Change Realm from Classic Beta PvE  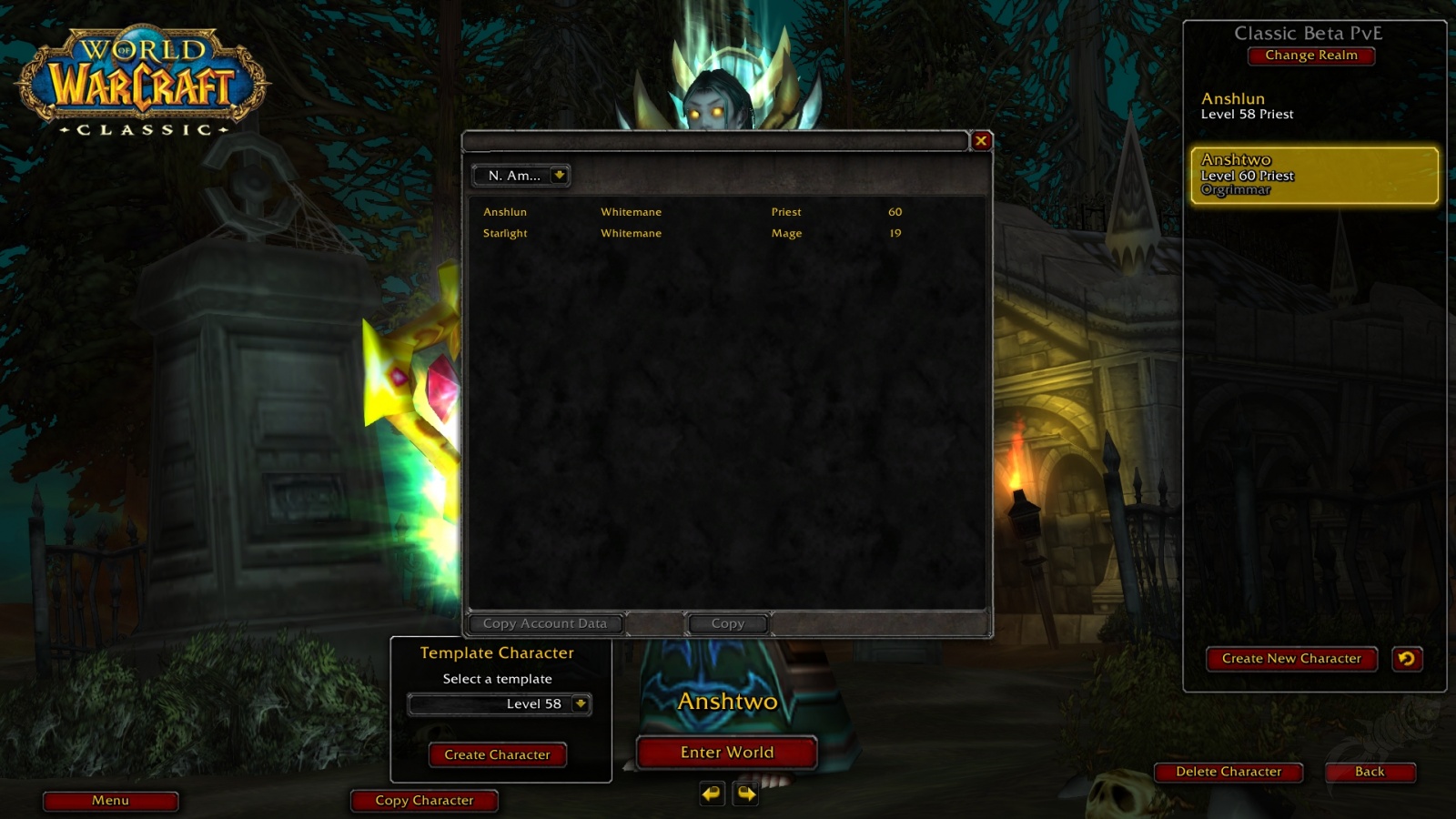(x=1310, y=56)
